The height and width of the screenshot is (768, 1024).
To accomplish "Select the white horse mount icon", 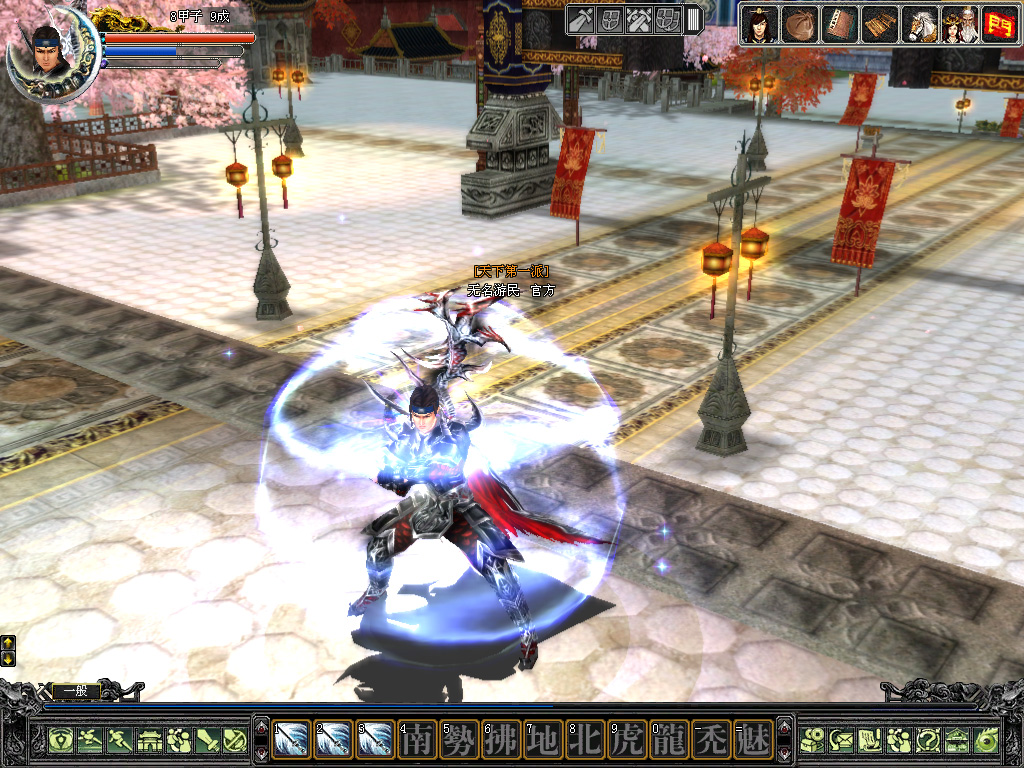I will [919, 24].
